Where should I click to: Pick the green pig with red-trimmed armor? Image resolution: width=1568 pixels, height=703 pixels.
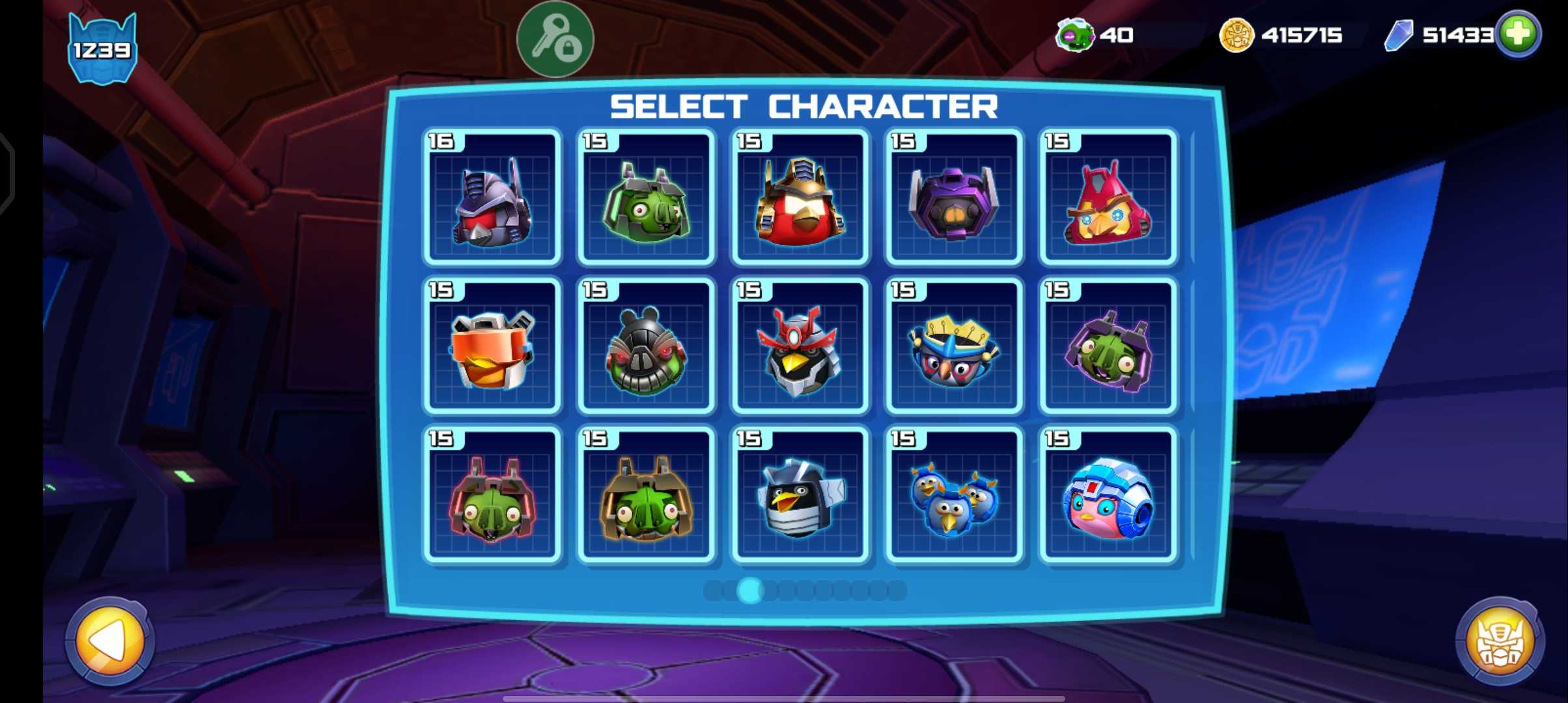click(492, 495)
